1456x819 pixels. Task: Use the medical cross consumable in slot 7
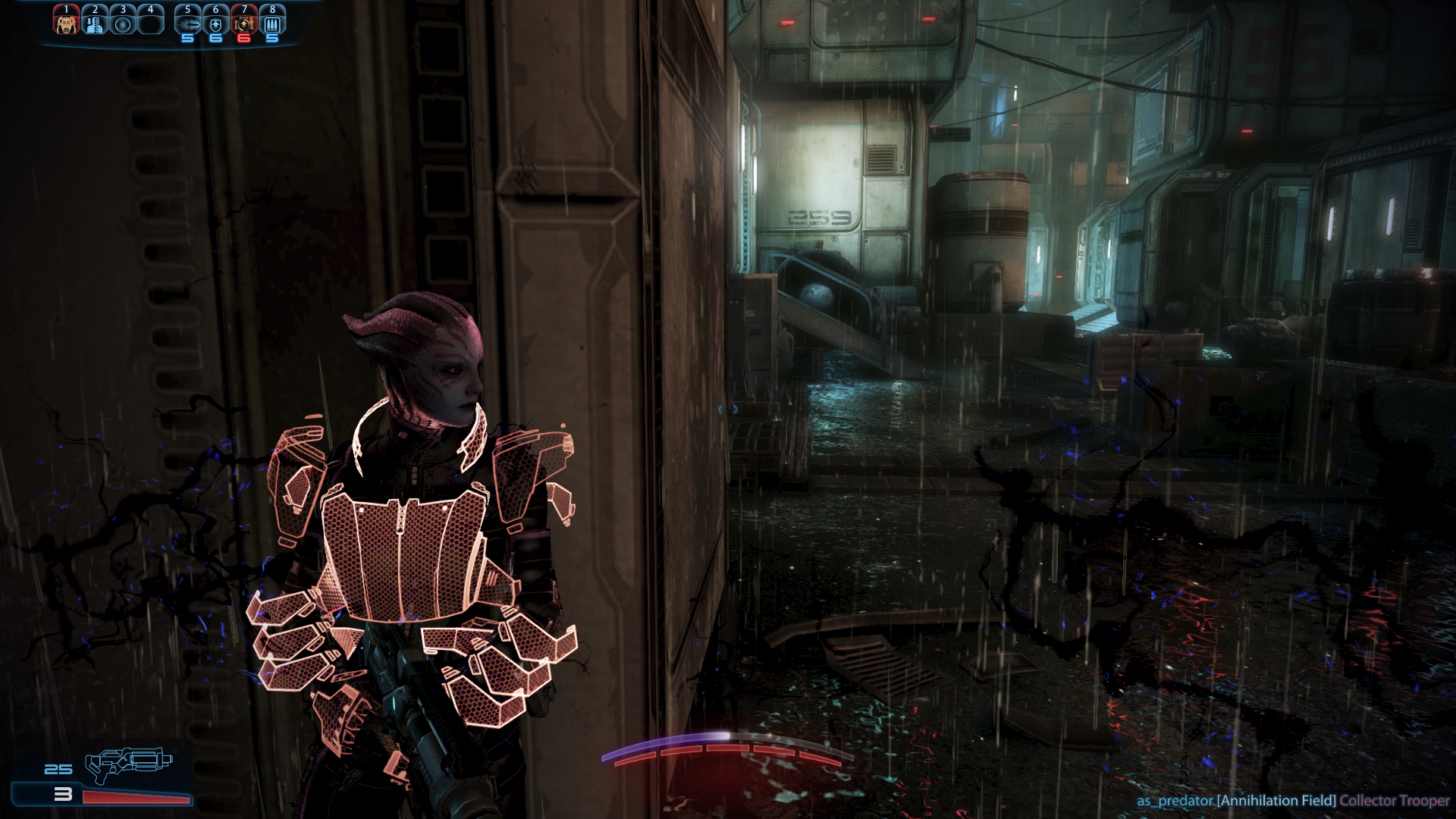pos(244,24)
